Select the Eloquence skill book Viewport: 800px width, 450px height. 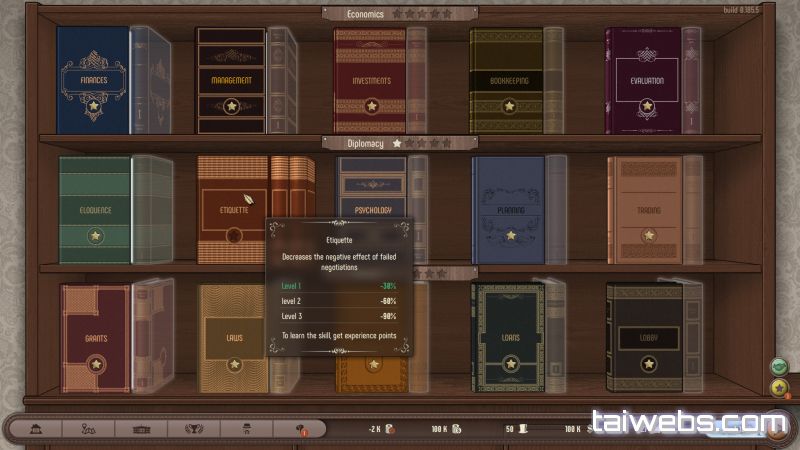click(95, 211)
